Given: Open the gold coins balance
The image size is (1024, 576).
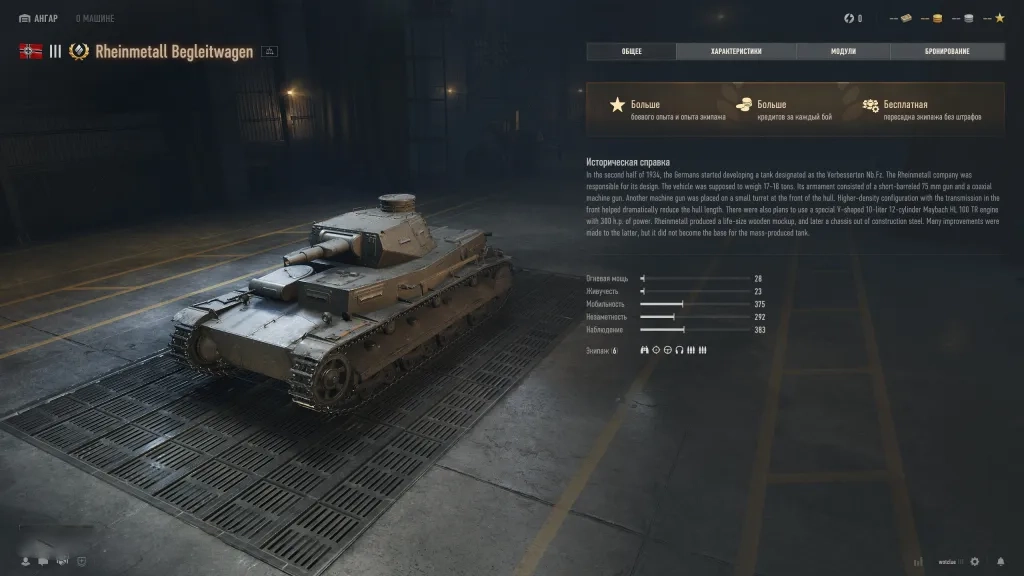Looking at the screenshot, I should coord(937,18).
